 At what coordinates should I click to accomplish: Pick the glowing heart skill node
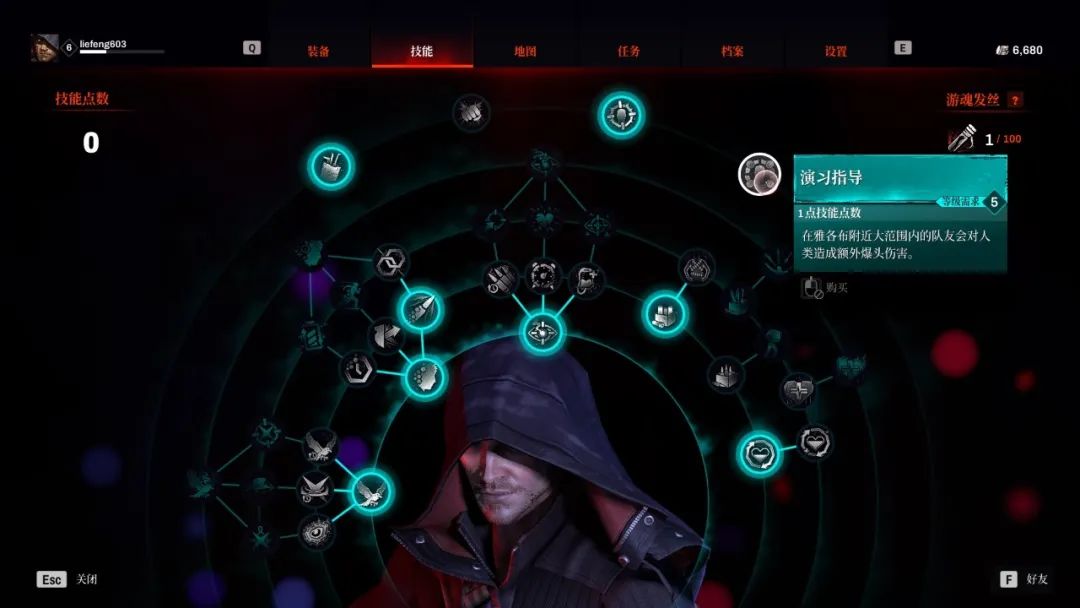[x=760, y=455]
